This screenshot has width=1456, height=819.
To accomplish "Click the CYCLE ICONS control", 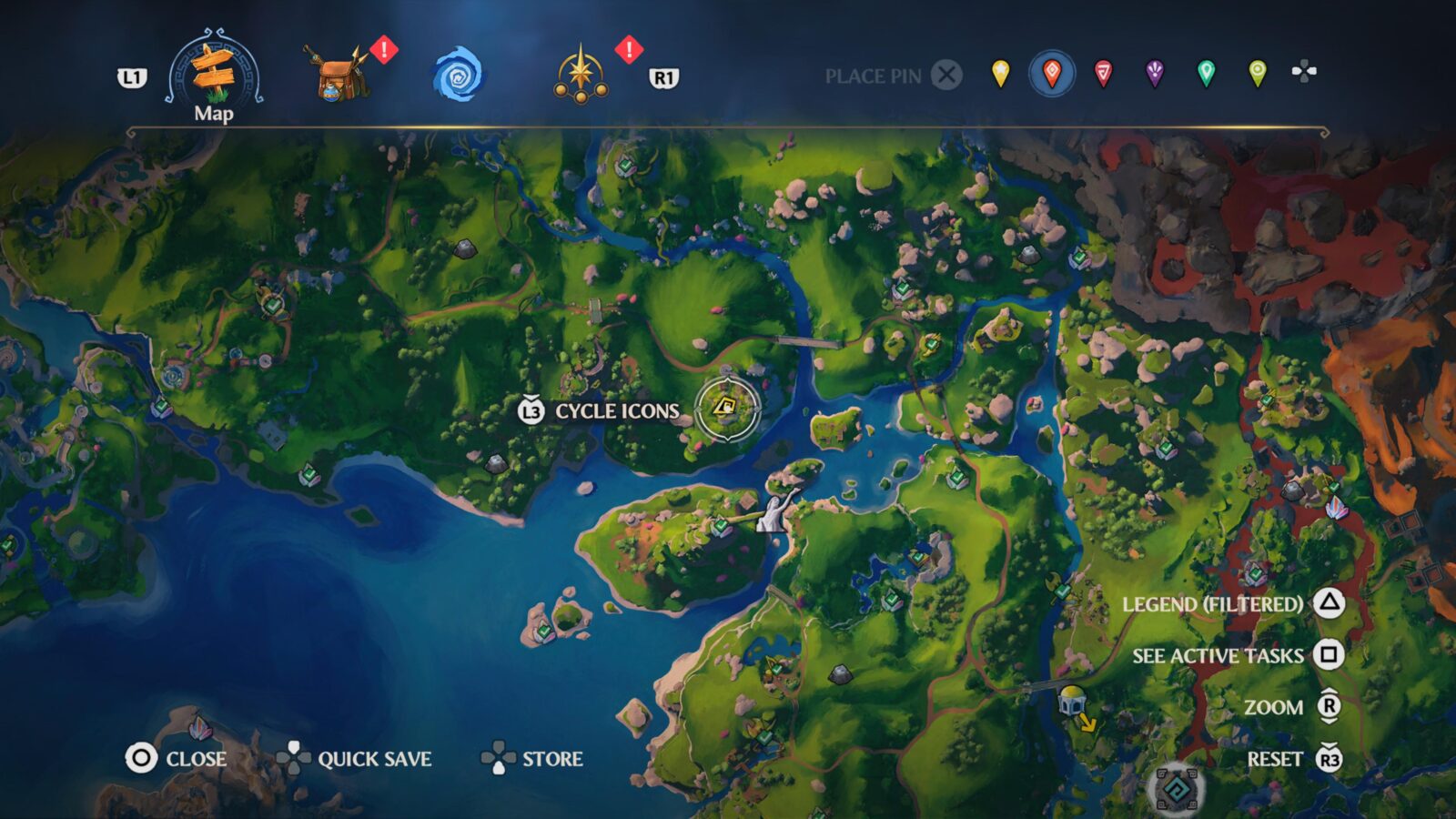I will [601, 411].
